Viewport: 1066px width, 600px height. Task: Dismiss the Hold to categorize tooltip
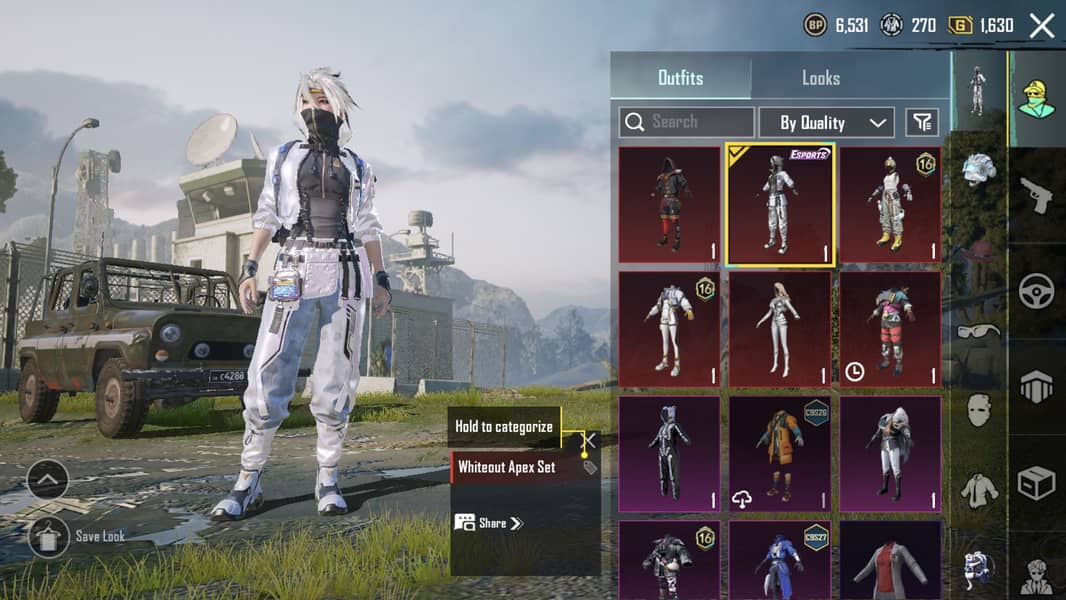(x=590, y=439)
